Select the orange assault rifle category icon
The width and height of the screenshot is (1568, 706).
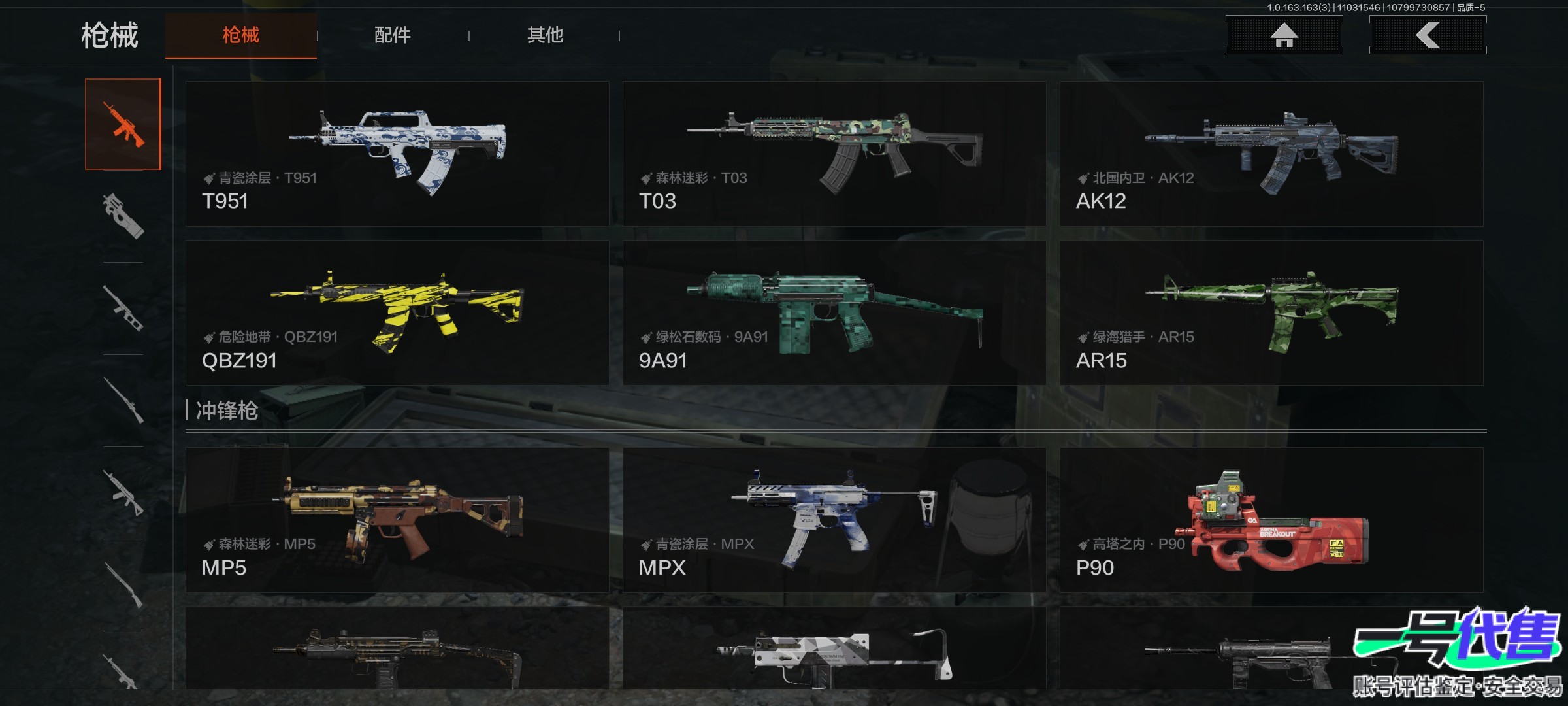(123, 124)
